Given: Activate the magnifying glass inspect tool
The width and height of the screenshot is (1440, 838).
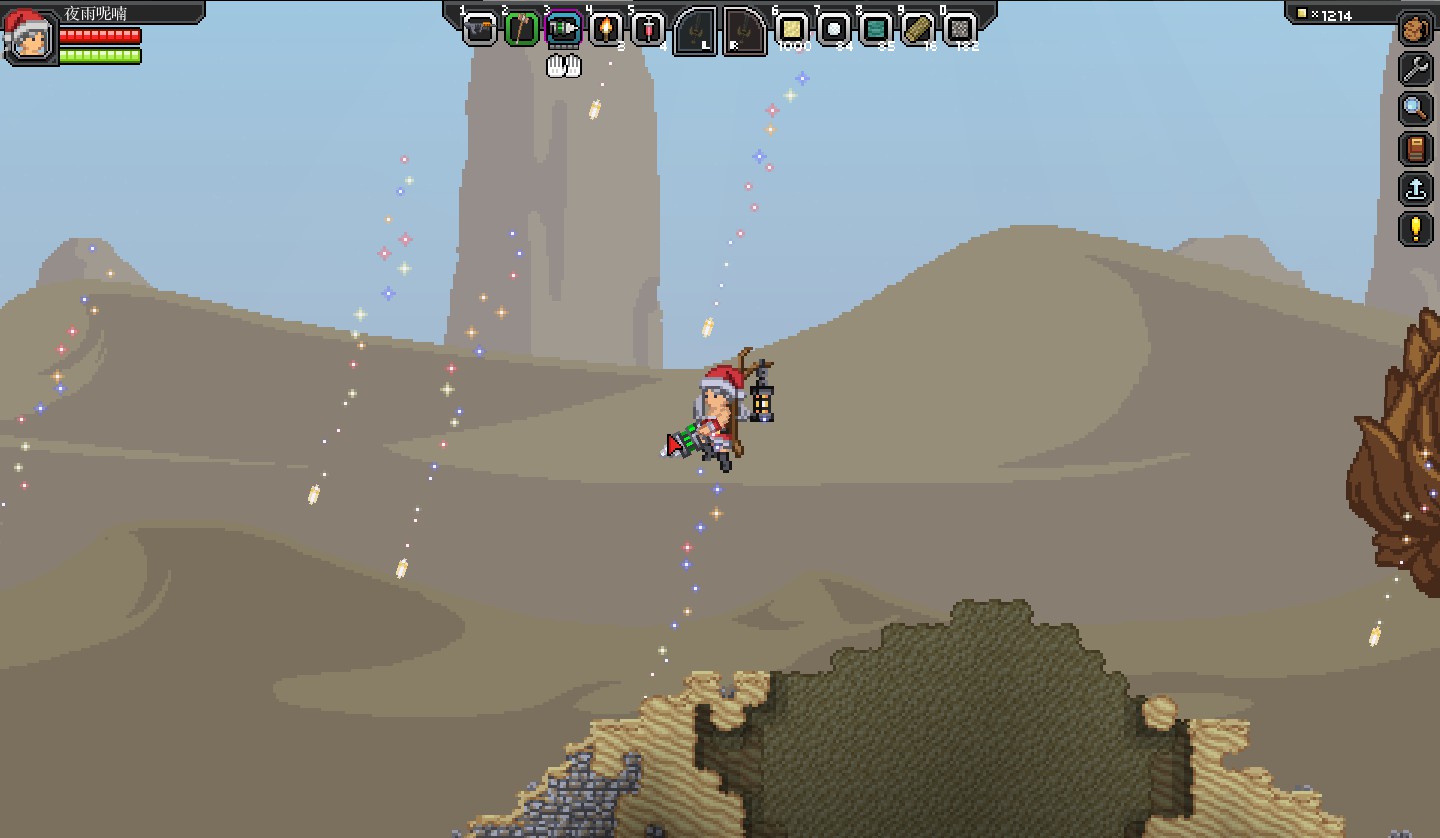Looking at the screenshot, I should pyautogui.click(x=1416, y=108).
